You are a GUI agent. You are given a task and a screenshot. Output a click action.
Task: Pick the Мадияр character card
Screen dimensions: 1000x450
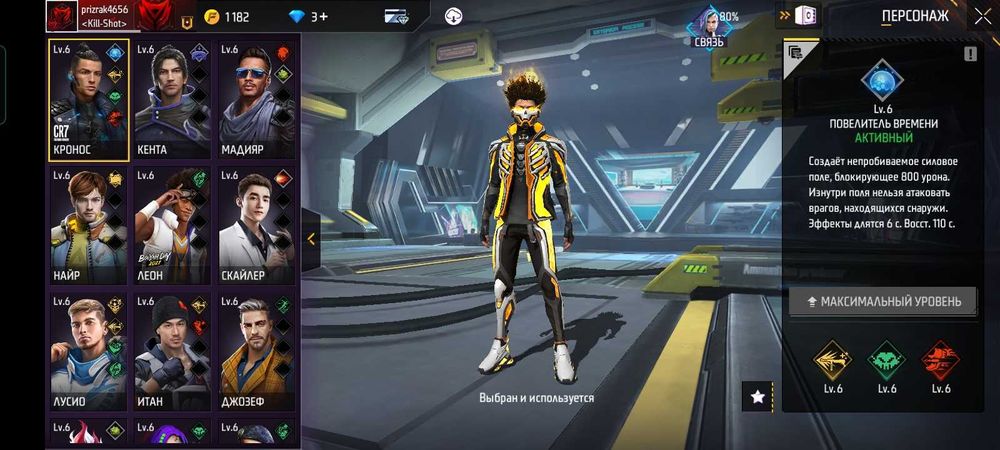click(x=257, y=100)
